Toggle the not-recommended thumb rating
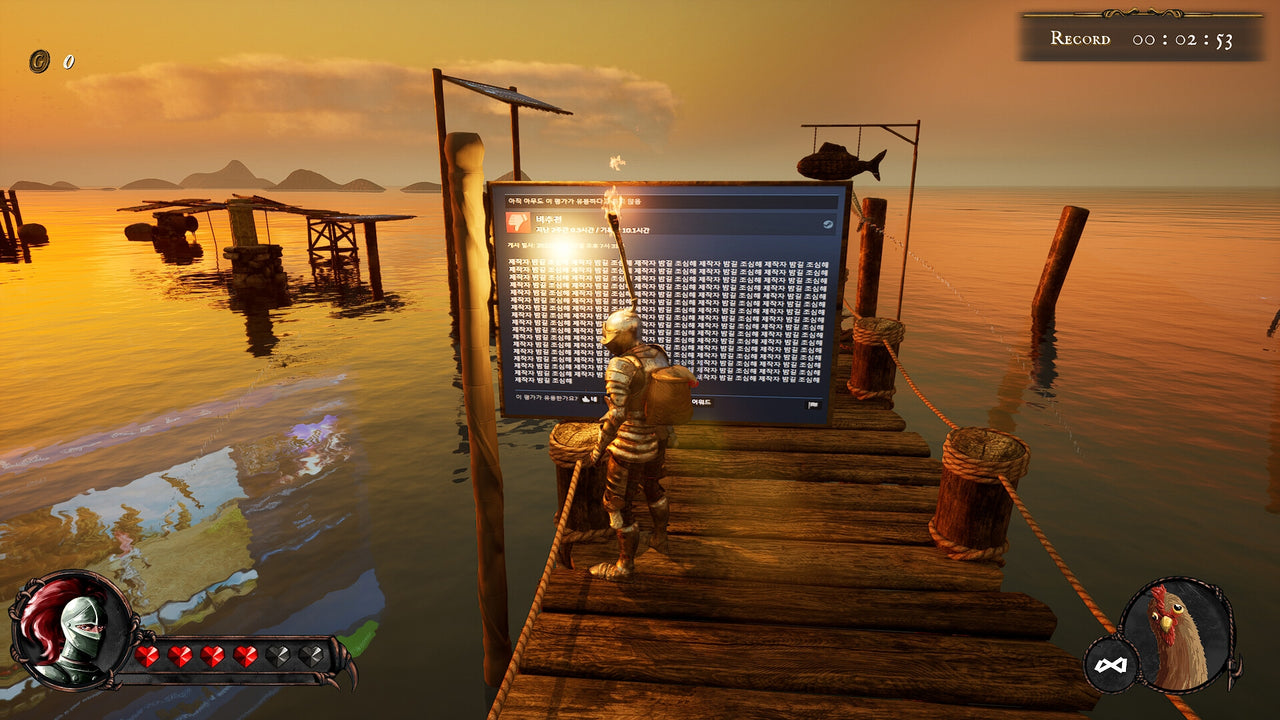The height and width of the screenshot is (720, 1280). tap(516, 220)
